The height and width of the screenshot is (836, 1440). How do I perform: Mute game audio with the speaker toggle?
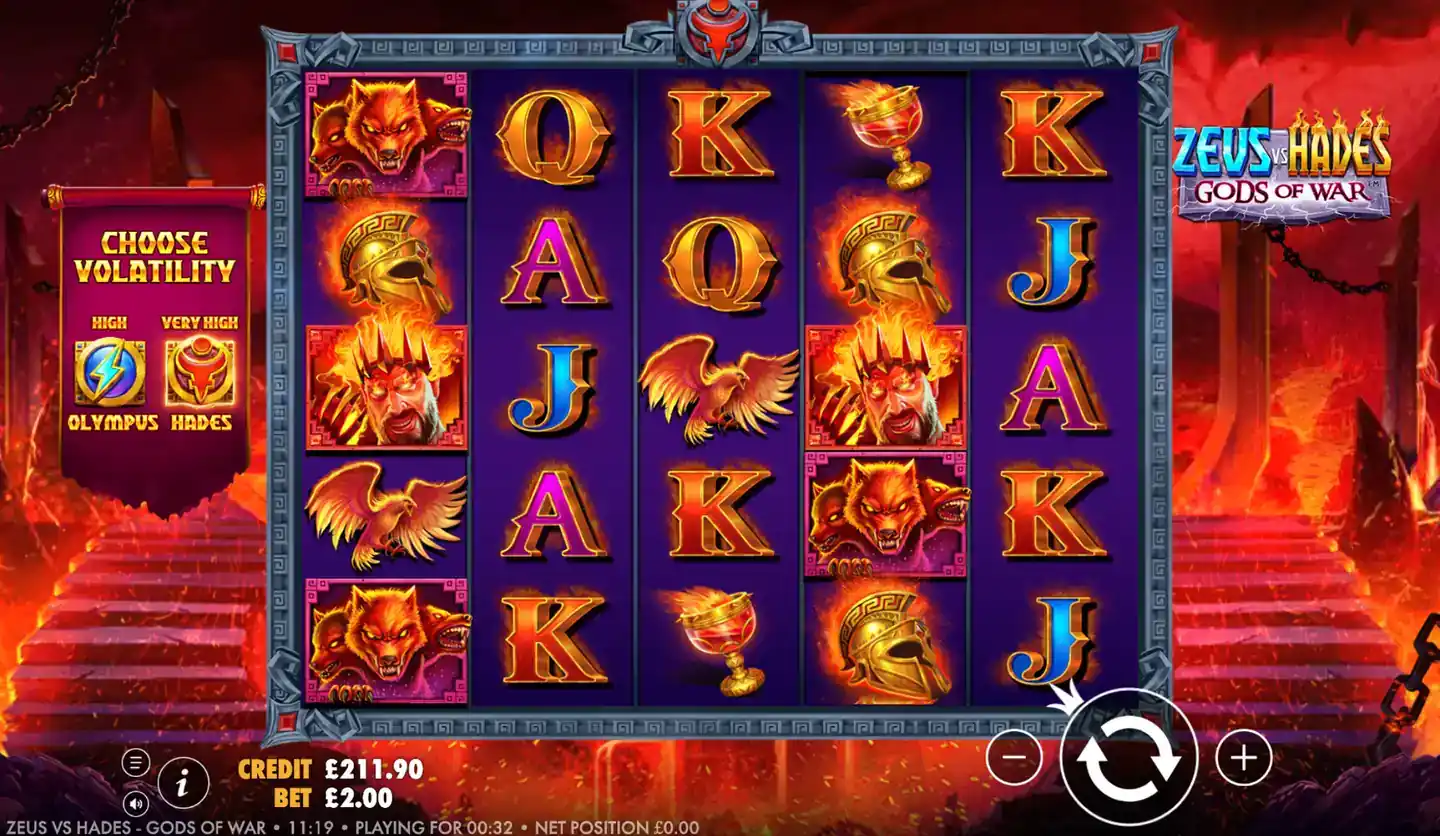(137, 803)
